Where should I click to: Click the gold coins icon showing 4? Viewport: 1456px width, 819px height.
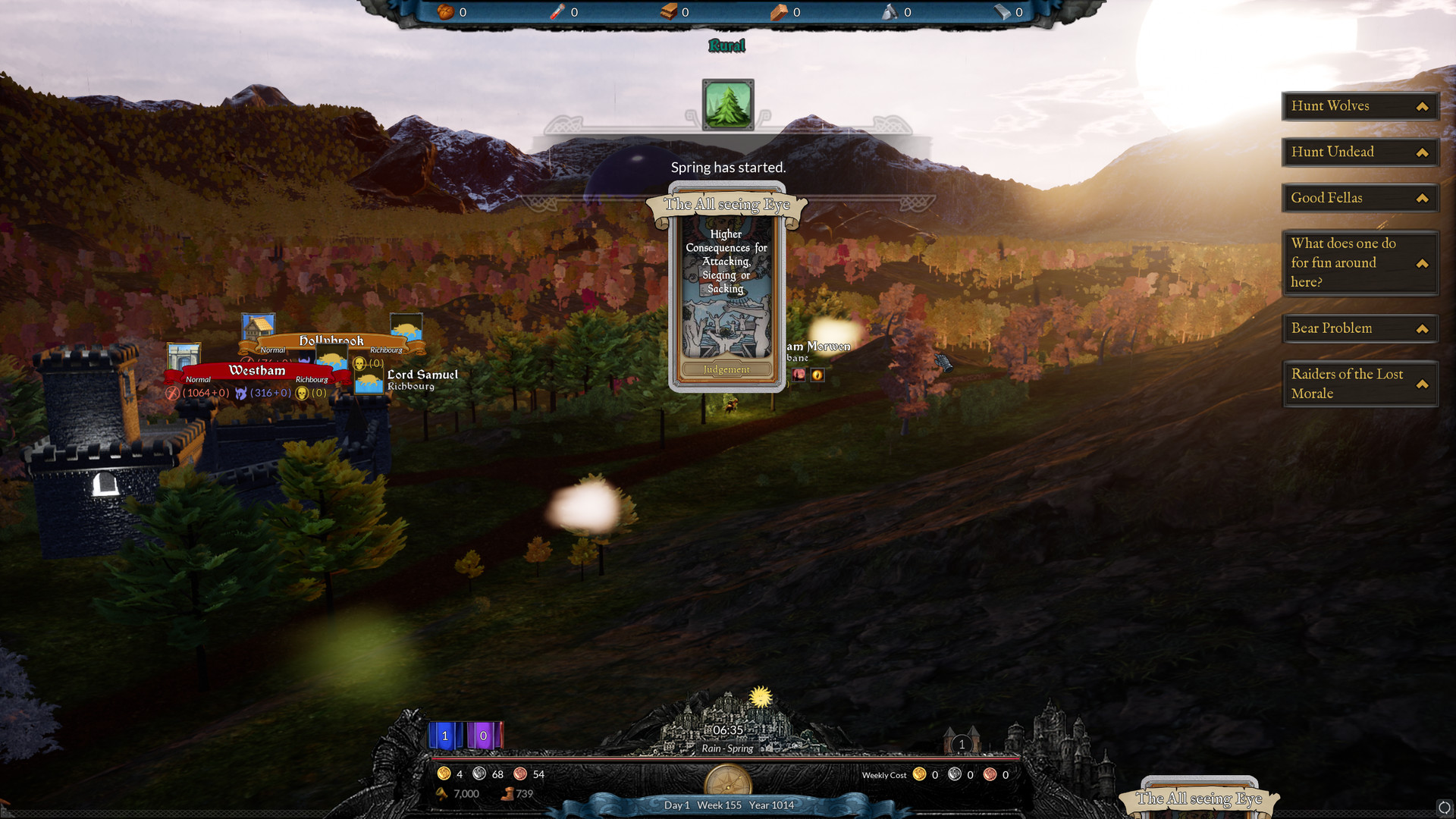(445, 774)
